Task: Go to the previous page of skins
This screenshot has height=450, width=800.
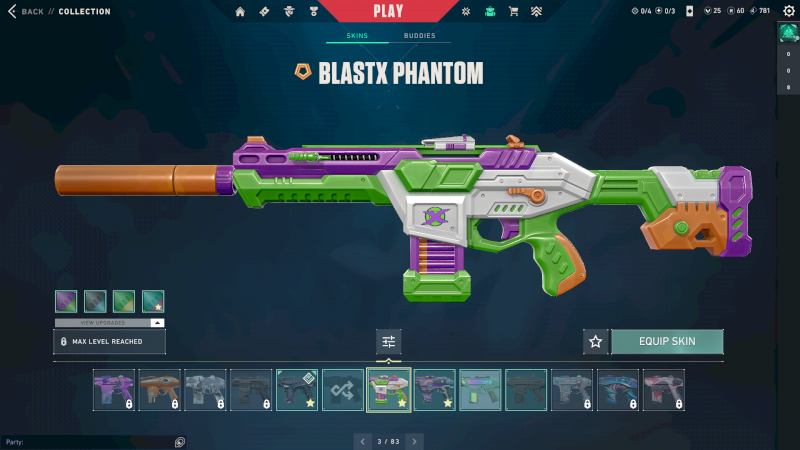Action: pos(363,441)
